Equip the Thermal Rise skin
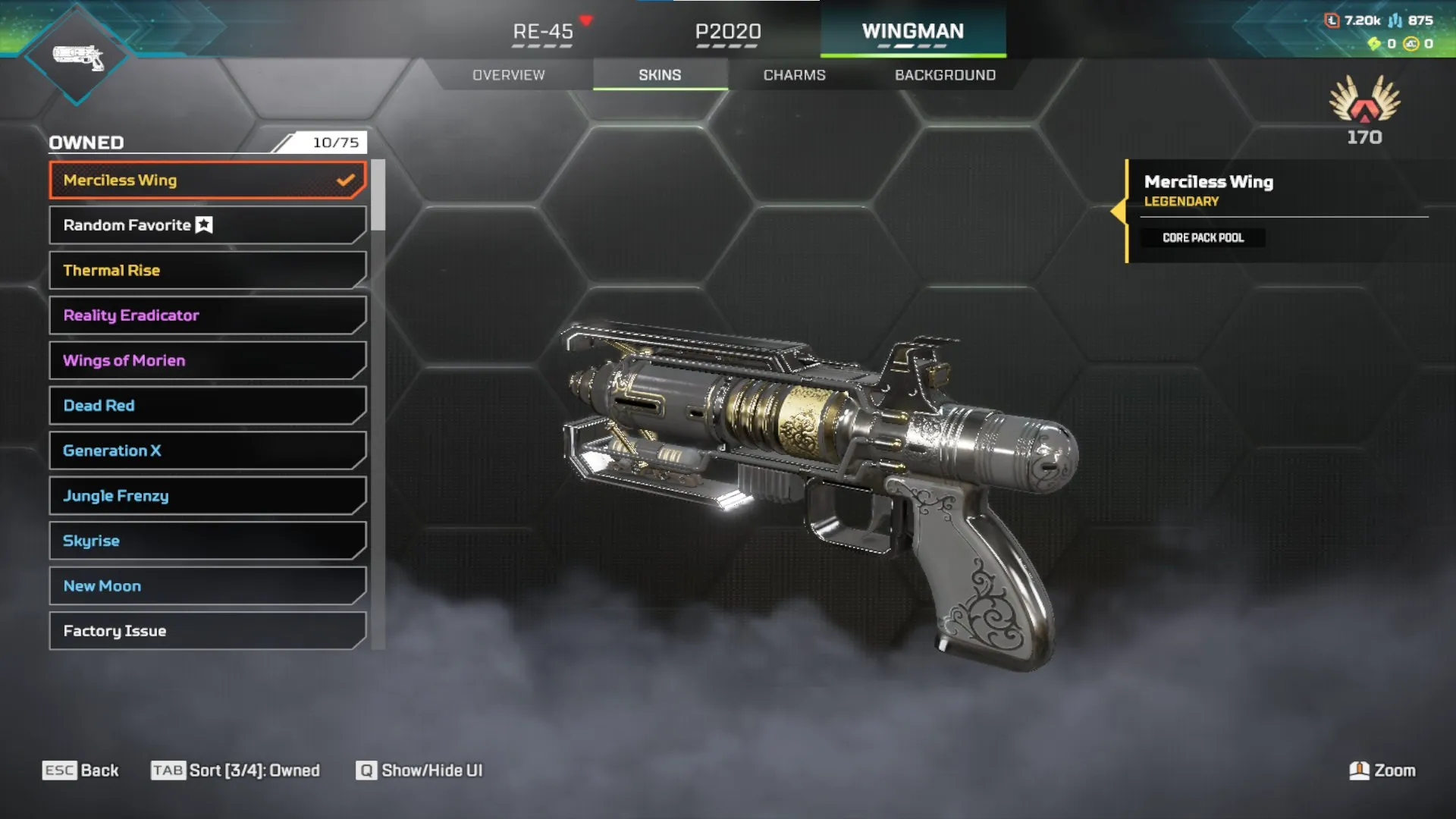 click(207, 271)
